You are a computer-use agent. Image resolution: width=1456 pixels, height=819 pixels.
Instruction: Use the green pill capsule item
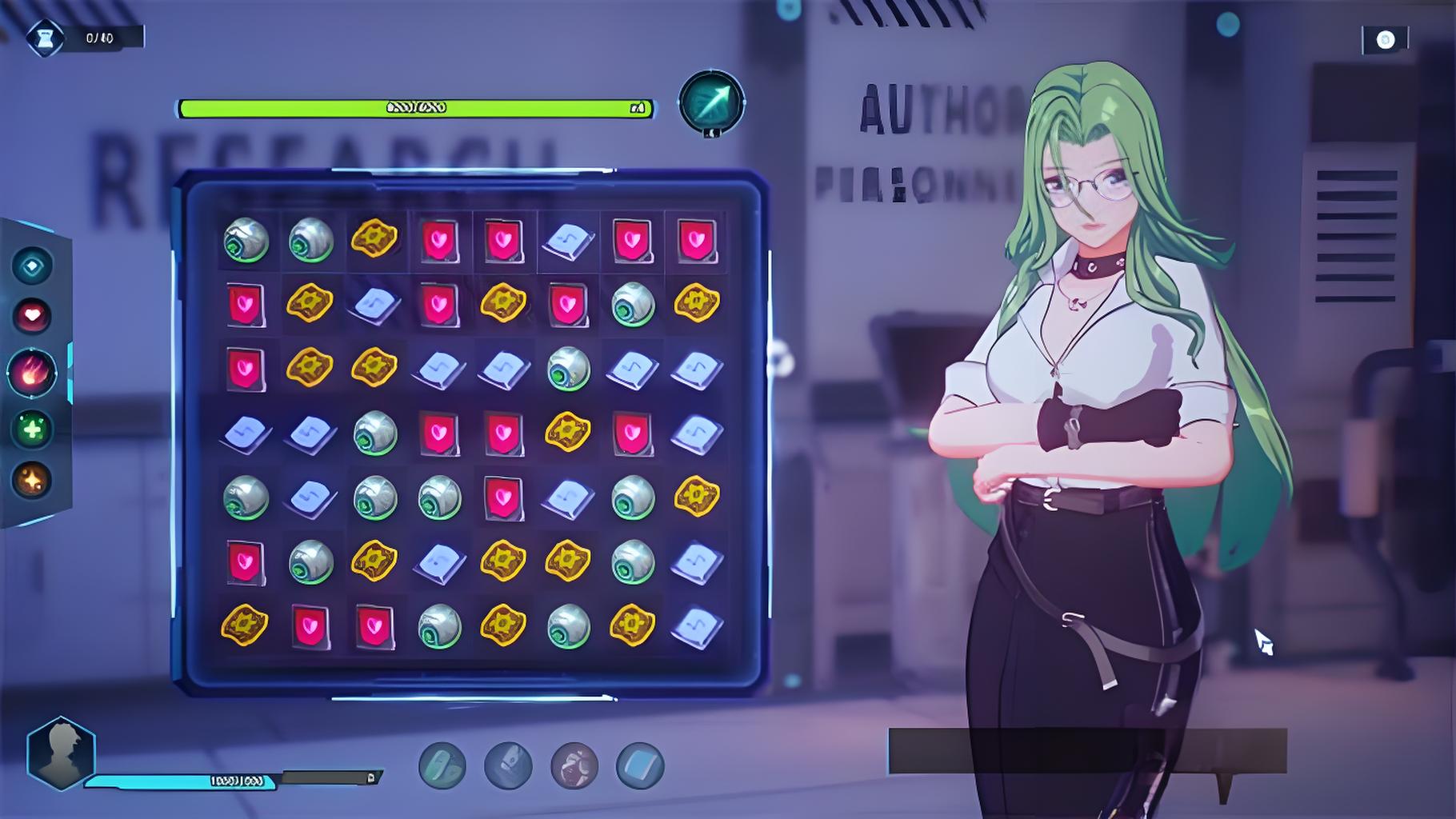(442, 765)
